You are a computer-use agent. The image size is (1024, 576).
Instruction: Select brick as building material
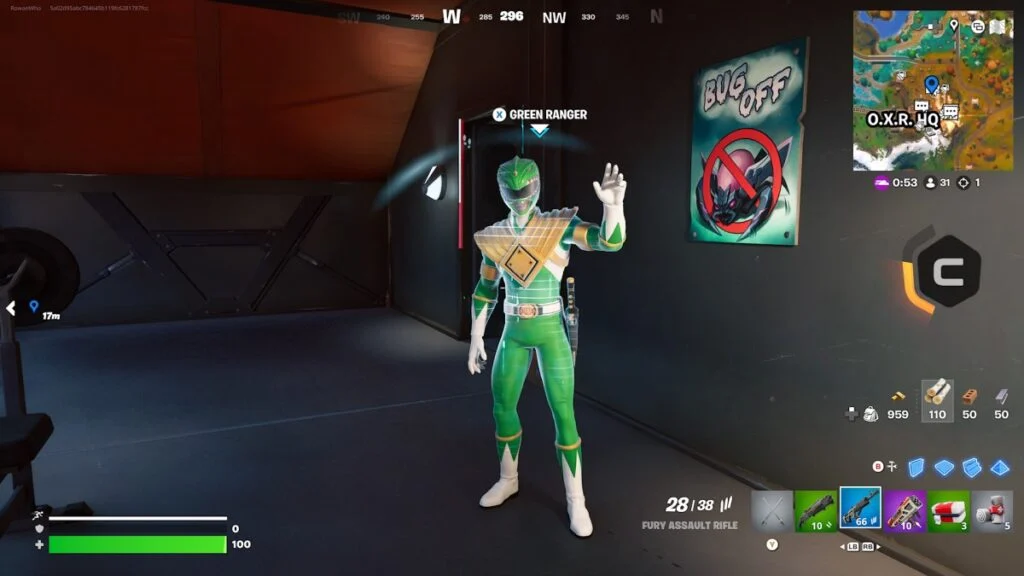(x=969, y=396)
